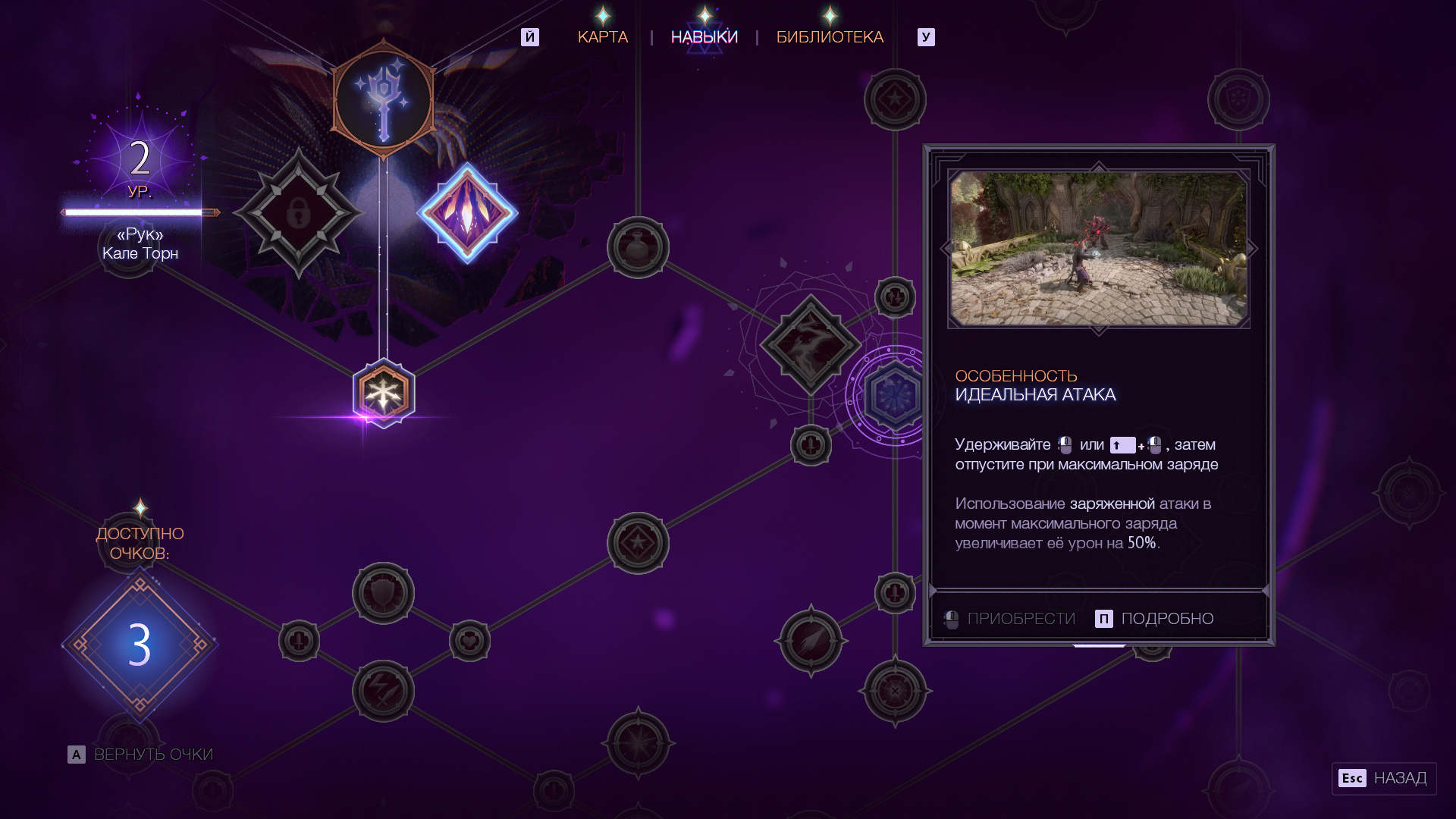Go back with the НАЗАД button

point(1384,778)
